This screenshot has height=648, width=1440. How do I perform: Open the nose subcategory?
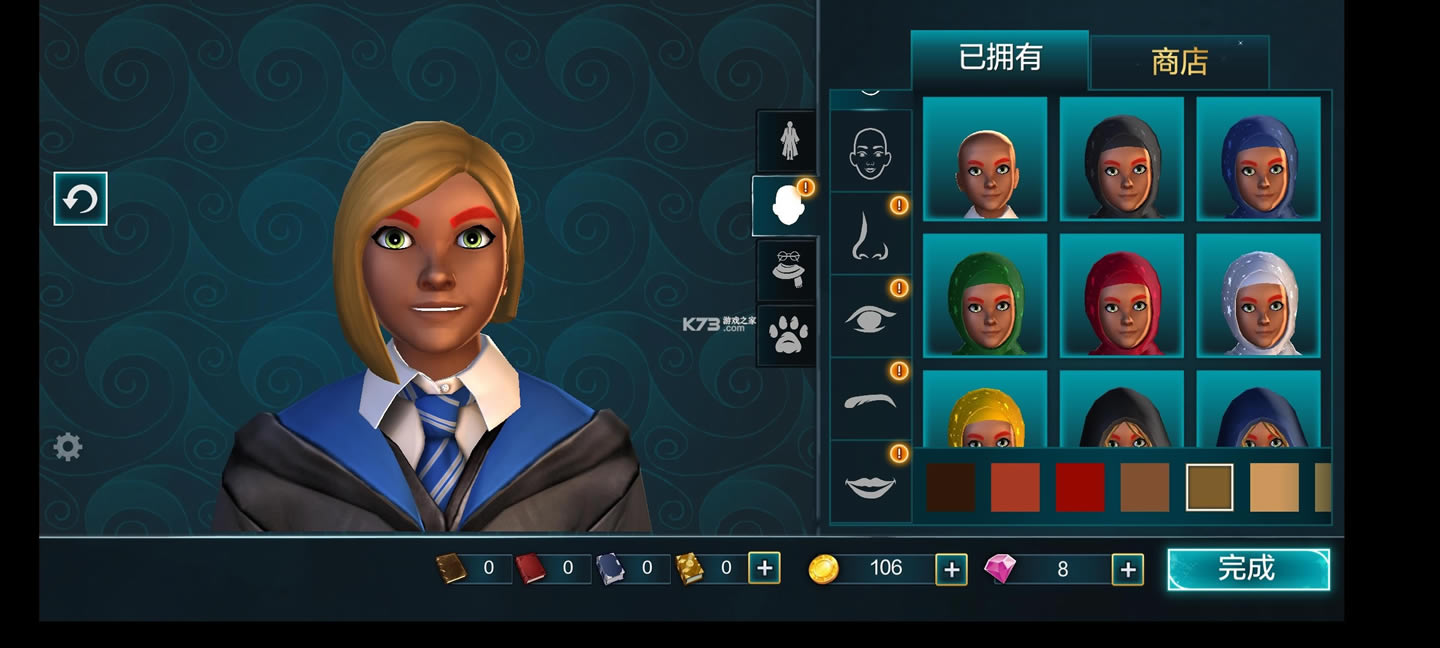pyautogui.click(x=870, y=234)
